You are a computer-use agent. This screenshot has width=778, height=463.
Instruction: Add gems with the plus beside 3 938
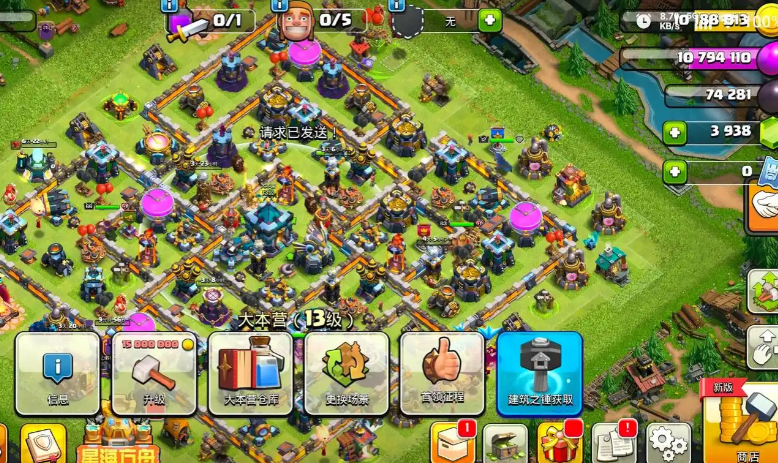(x=676, y=131)
